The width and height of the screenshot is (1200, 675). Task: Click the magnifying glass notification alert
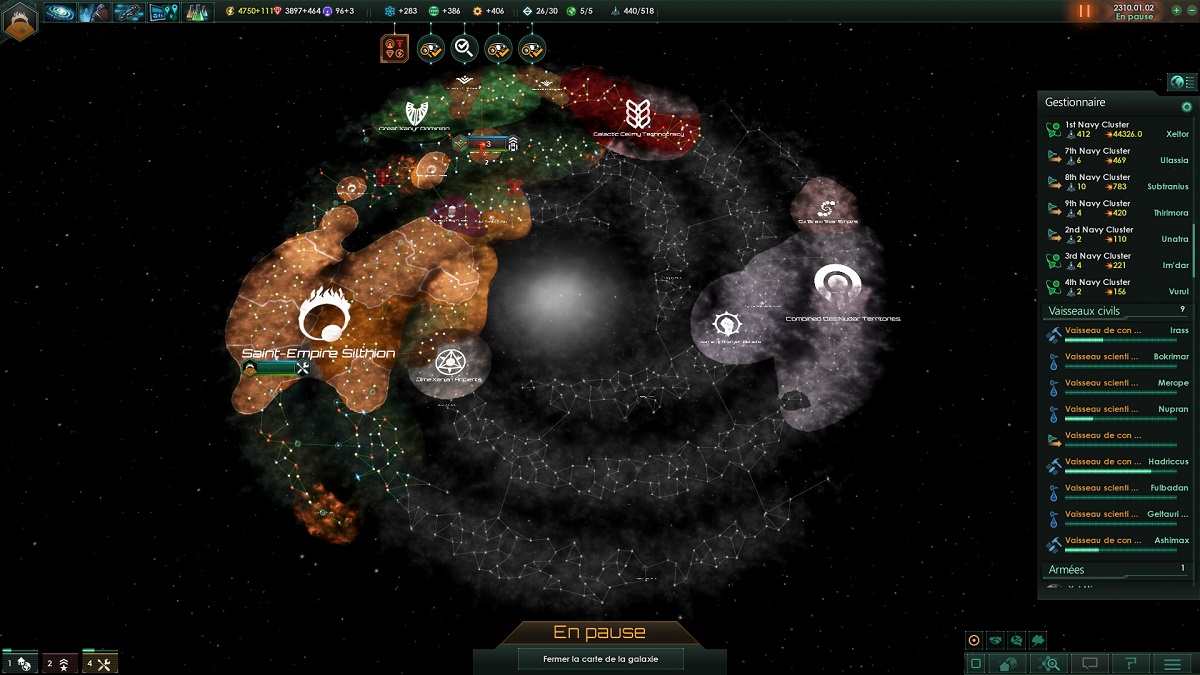(463, 47)
